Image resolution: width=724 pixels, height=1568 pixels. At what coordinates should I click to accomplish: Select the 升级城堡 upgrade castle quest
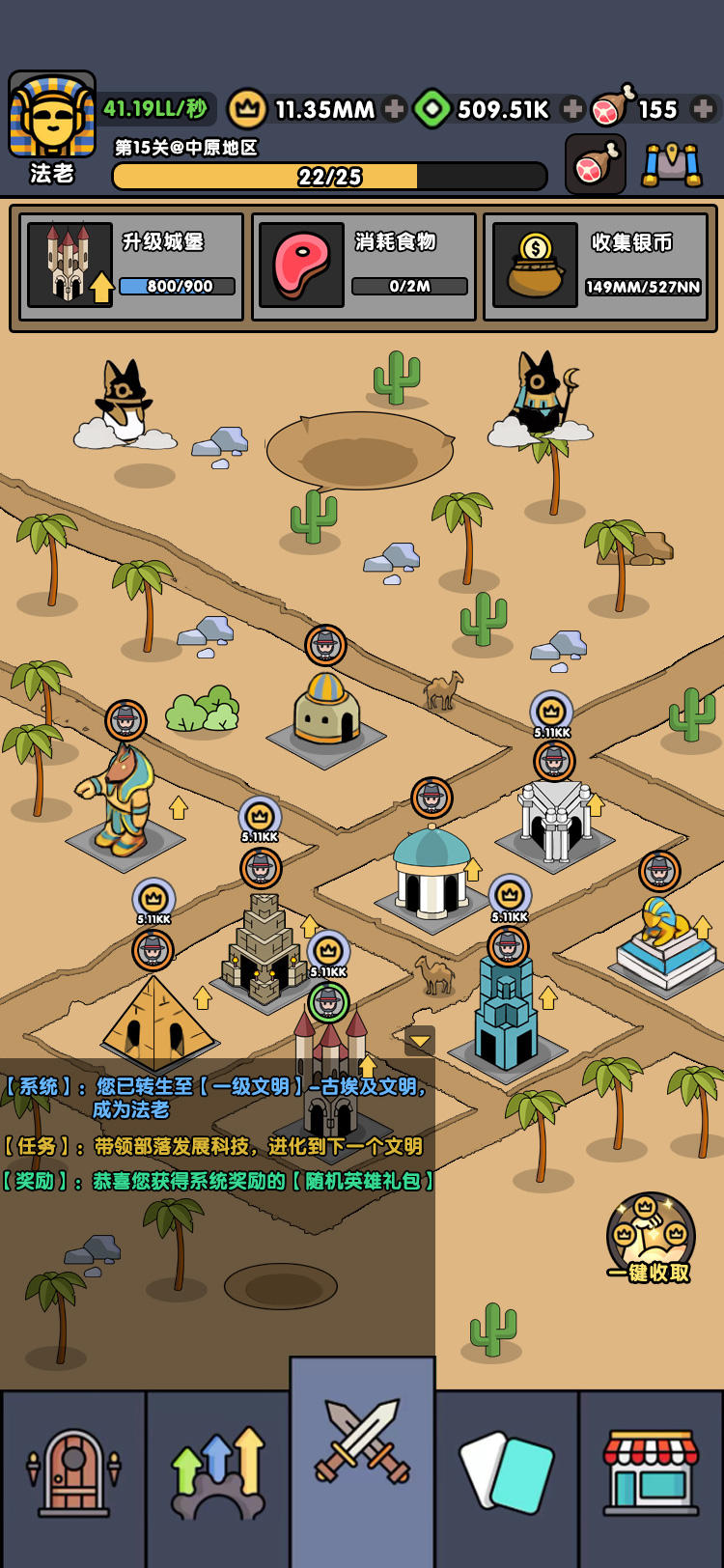click(x=131, y=266)
